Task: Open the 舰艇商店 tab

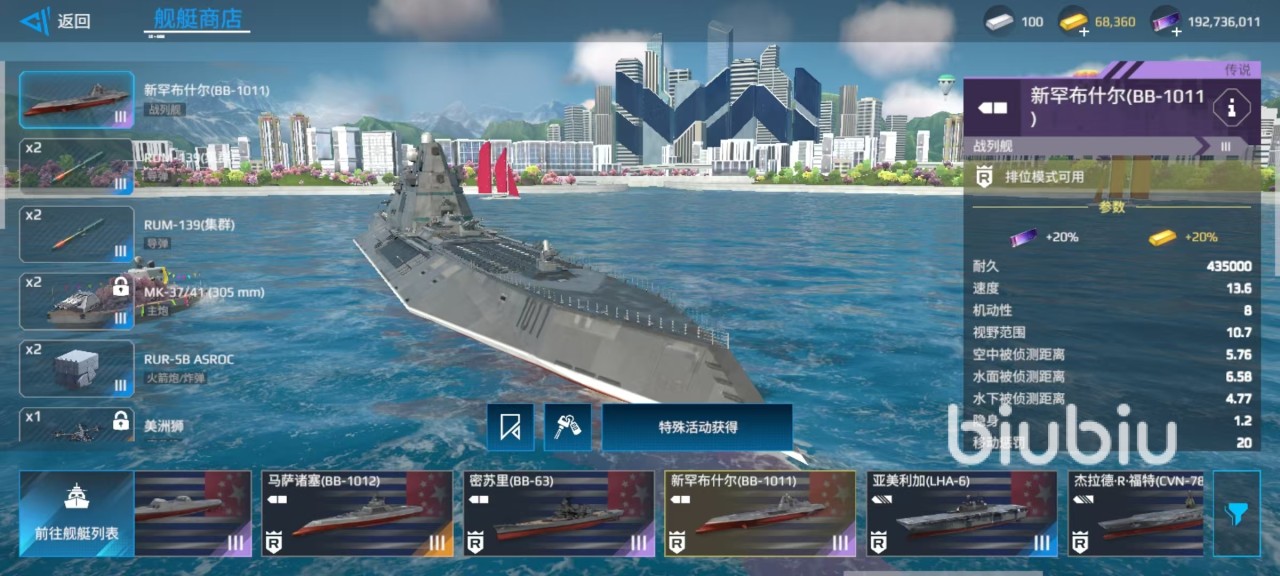Action: [196, 19]
